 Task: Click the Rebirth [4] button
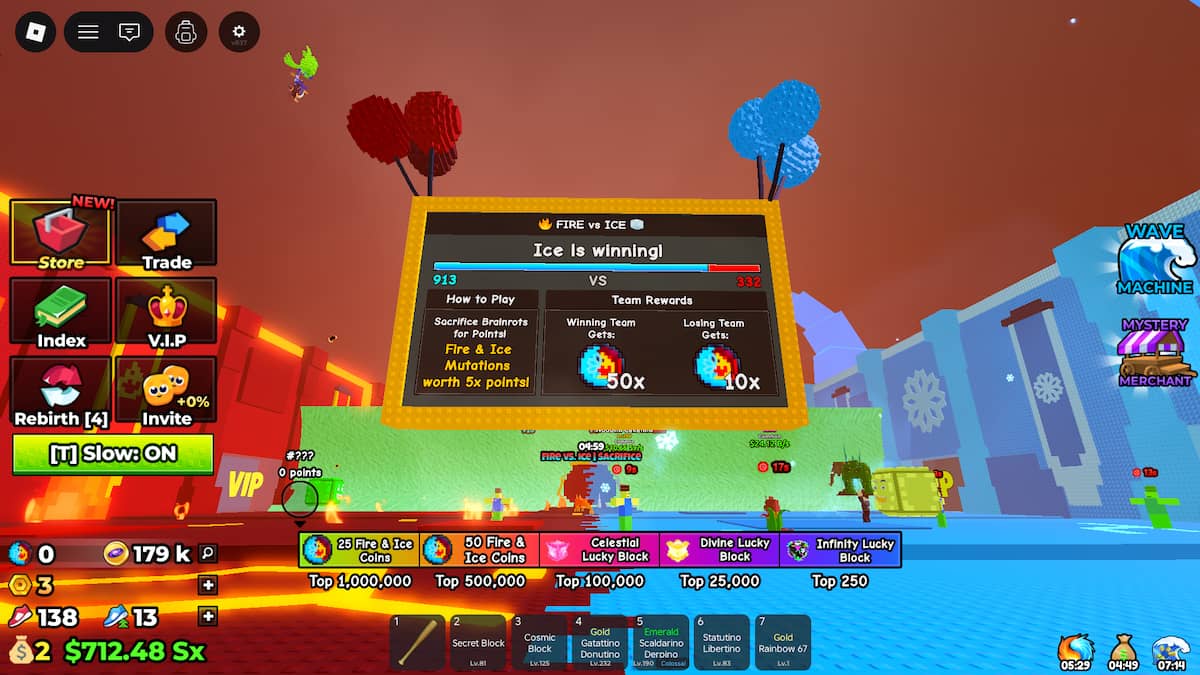pos(61,392)
